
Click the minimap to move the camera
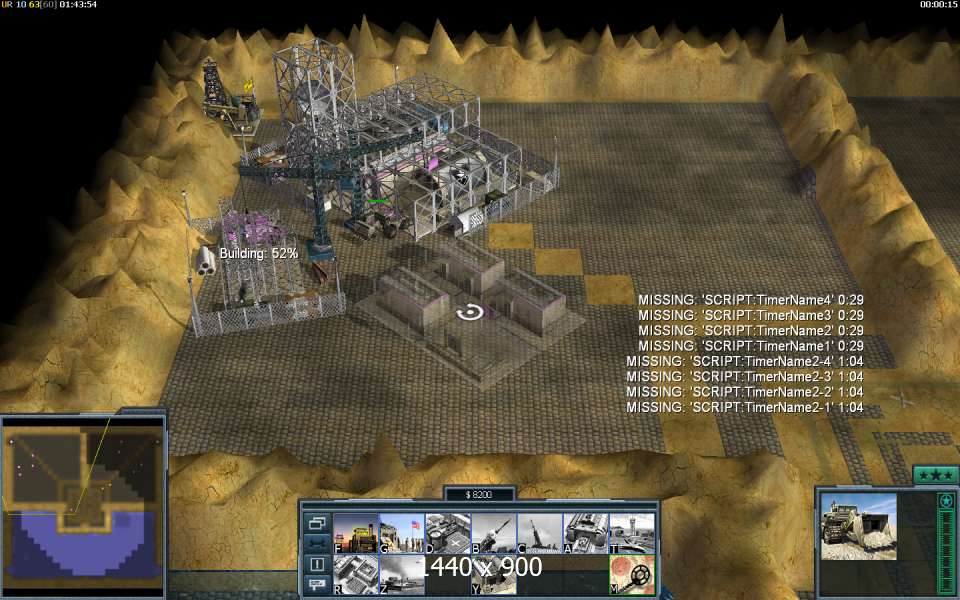[x=83, y=505]
